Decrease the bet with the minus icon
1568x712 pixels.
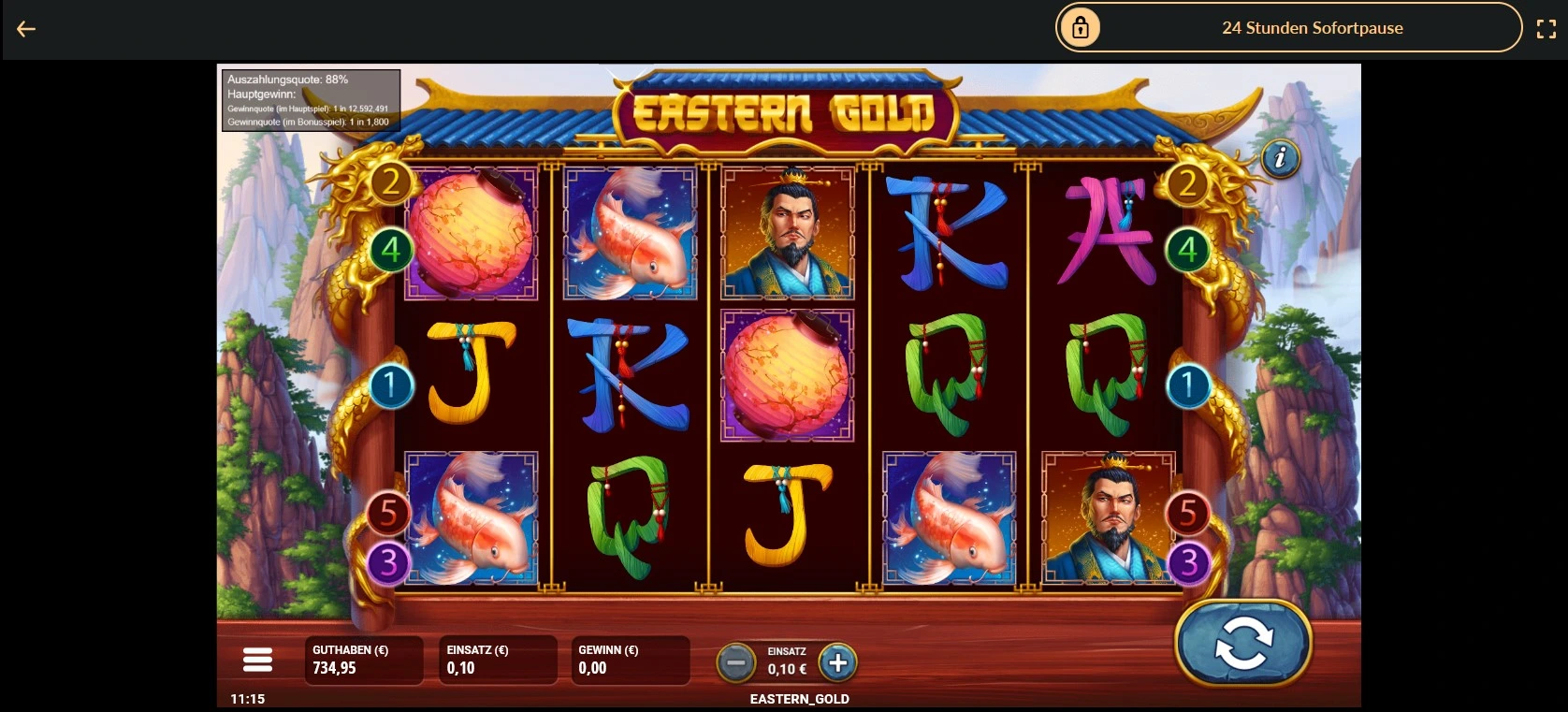point(736,663)
